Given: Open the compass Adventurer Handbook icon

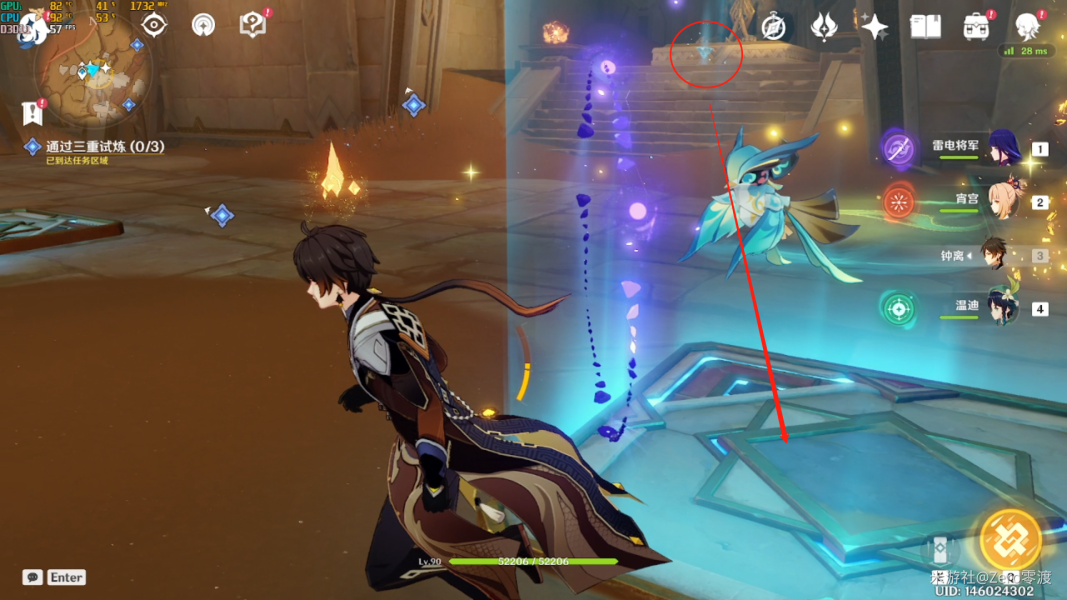Looking at the screenshot, I should click(x=773, y=27).
